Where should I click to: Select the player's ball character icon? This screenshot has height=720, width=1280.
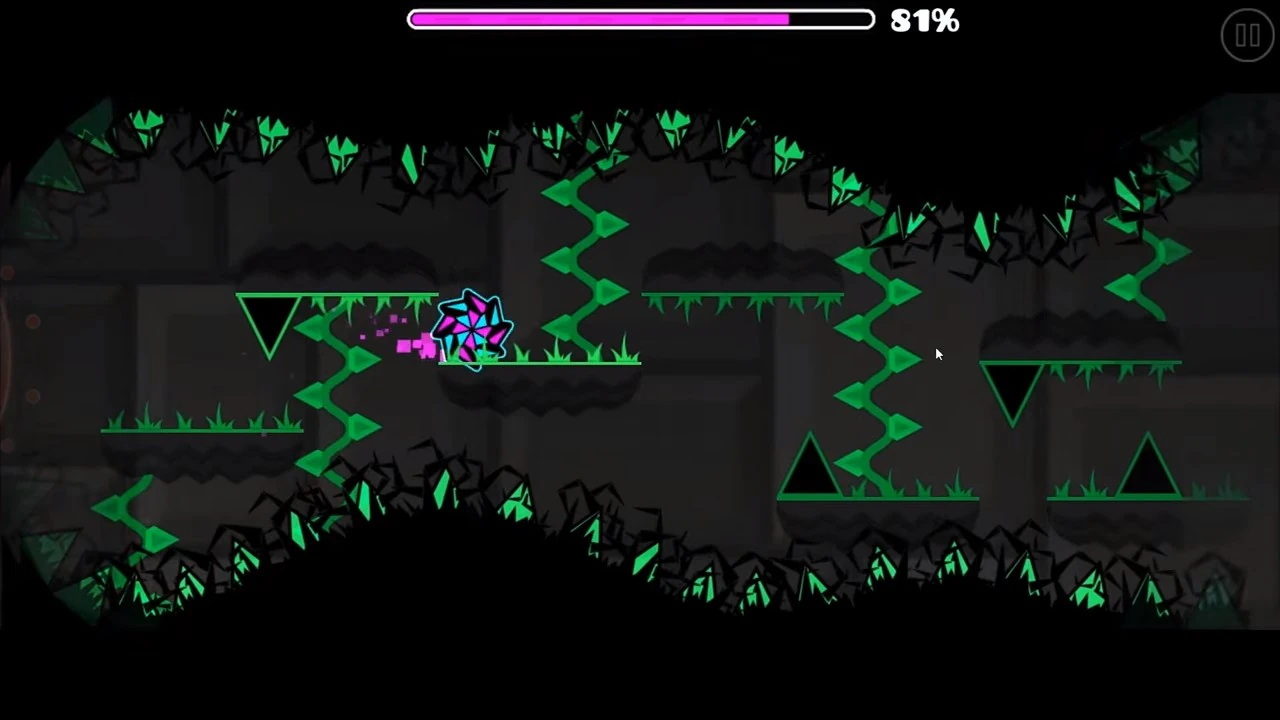(x=475, y=330)
